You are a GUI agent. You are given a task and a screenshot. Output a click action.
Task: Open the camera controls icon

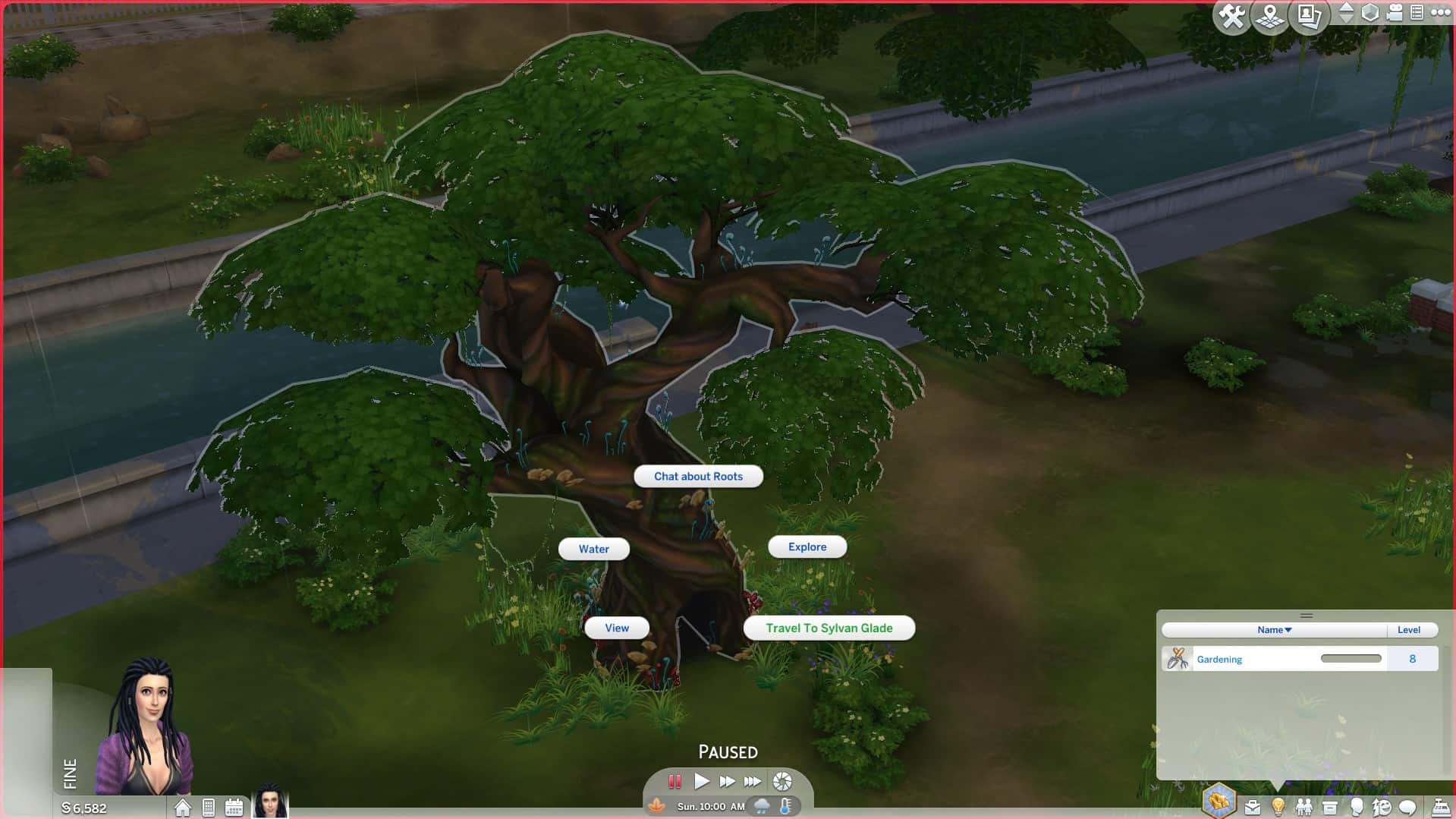(1395, 13)
